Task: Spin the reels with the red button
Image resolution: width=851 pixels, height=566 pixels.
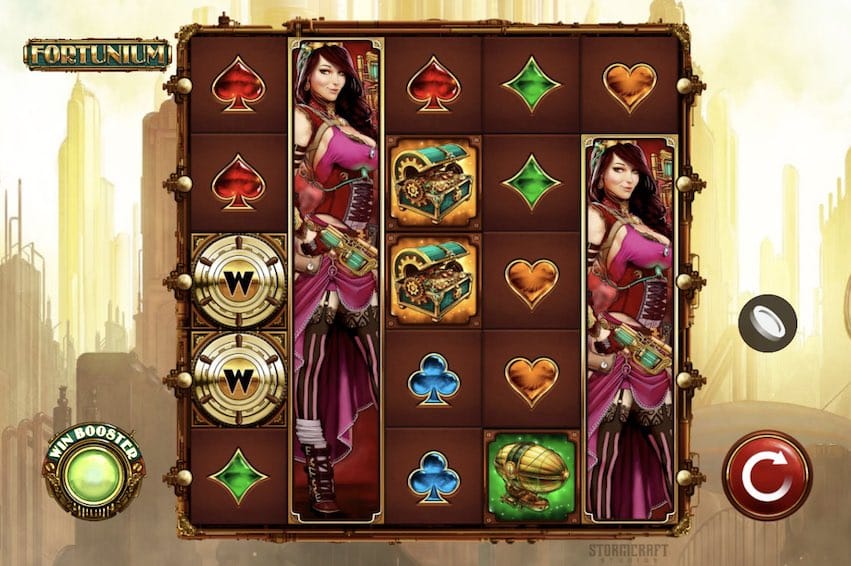Action: coord(767,476)
